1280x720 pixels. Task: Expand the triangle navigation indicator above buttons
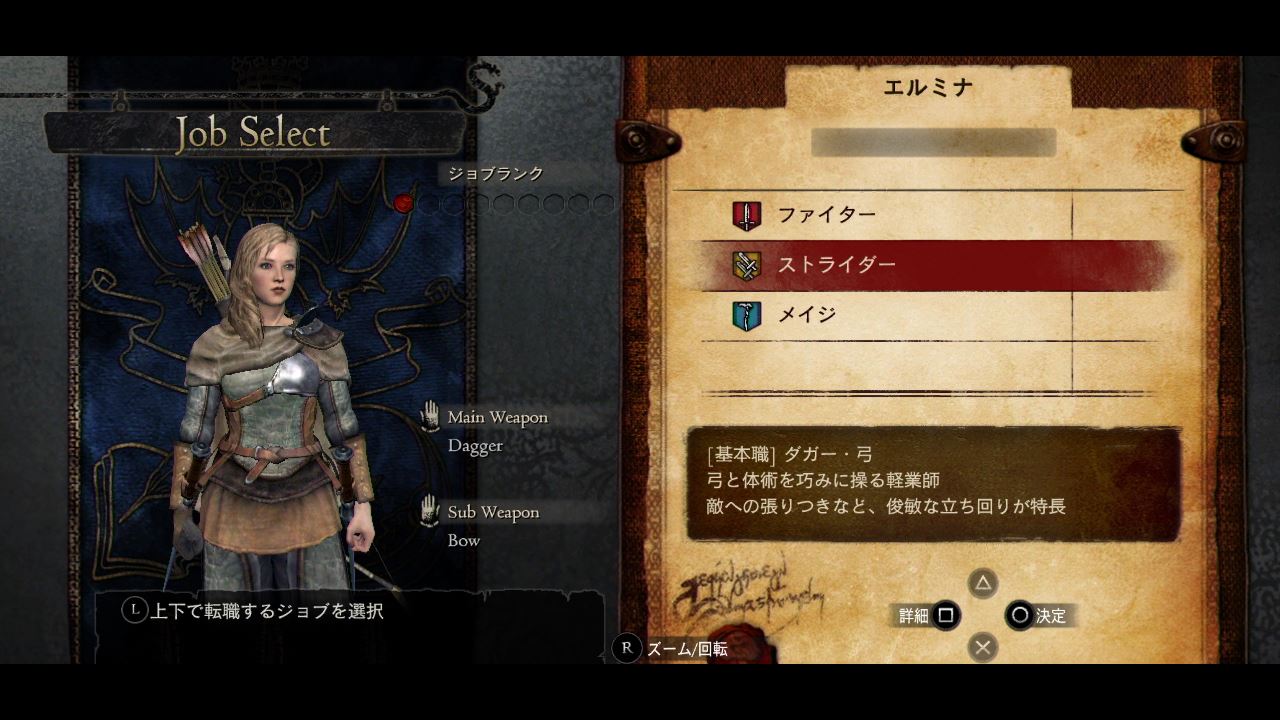[x=982, y=583]
